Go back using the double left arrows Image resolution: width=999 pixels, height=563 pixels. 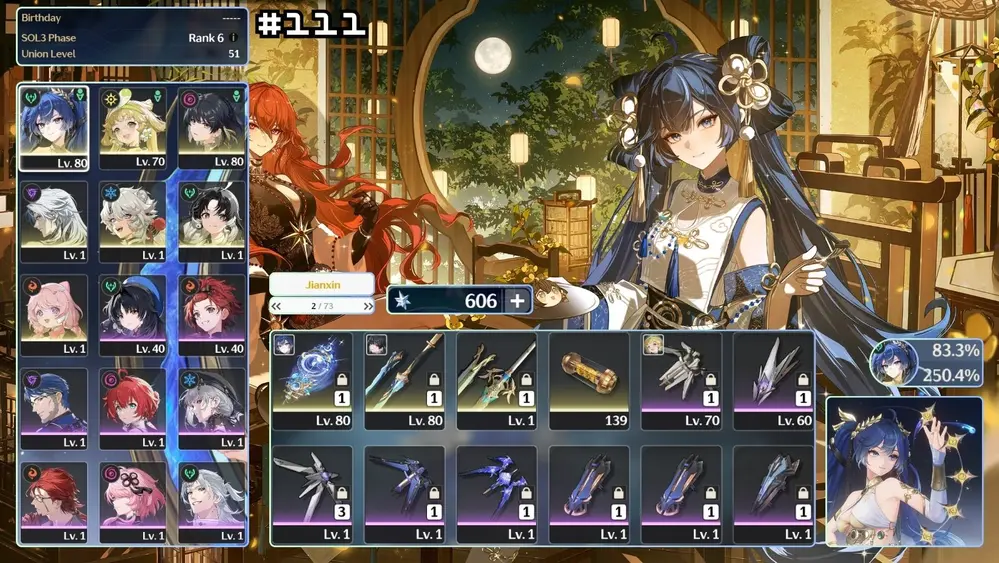click(x=277, y=306)
